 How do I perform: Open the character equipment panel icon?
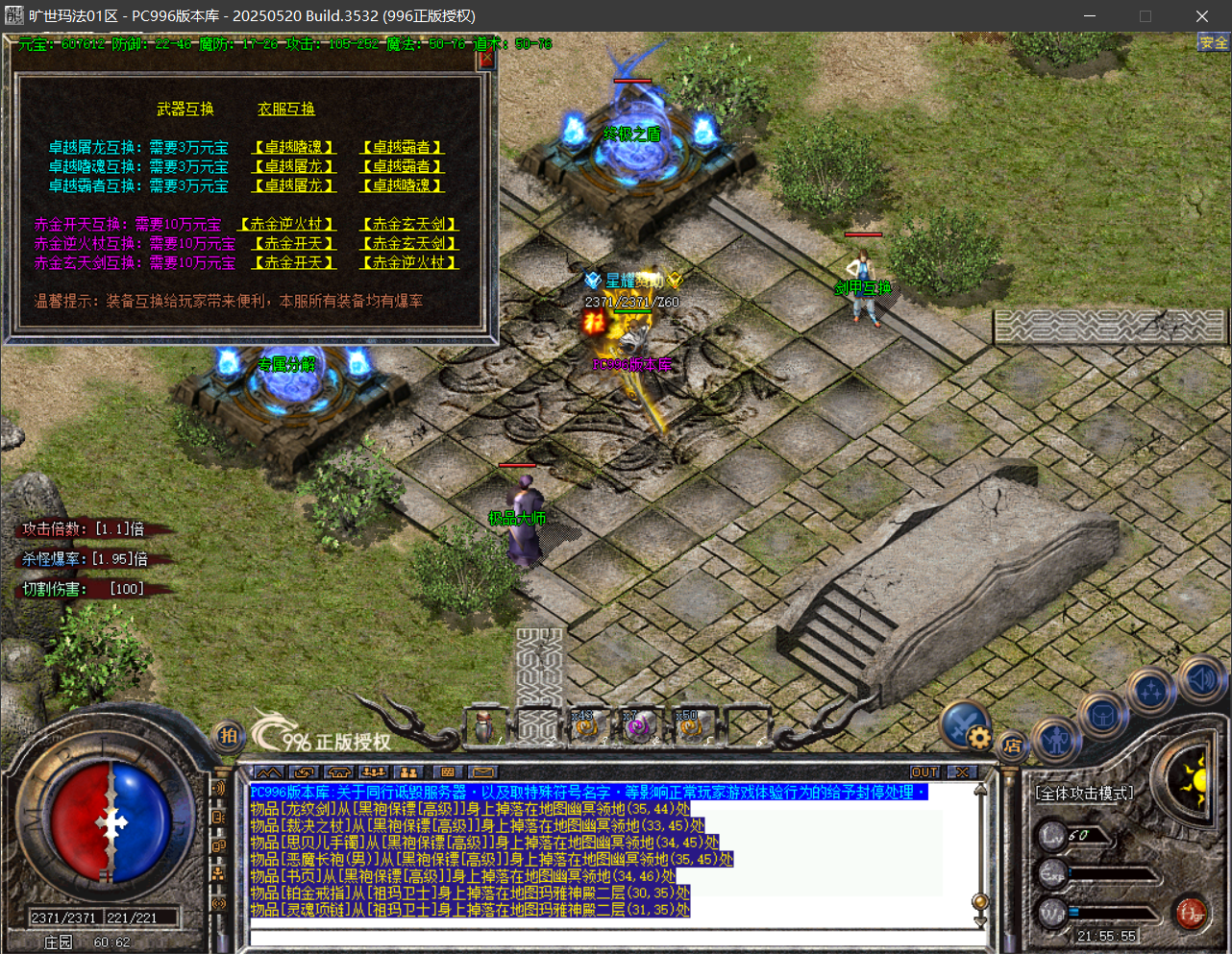pyautogui.click(x=1058, y=741)
